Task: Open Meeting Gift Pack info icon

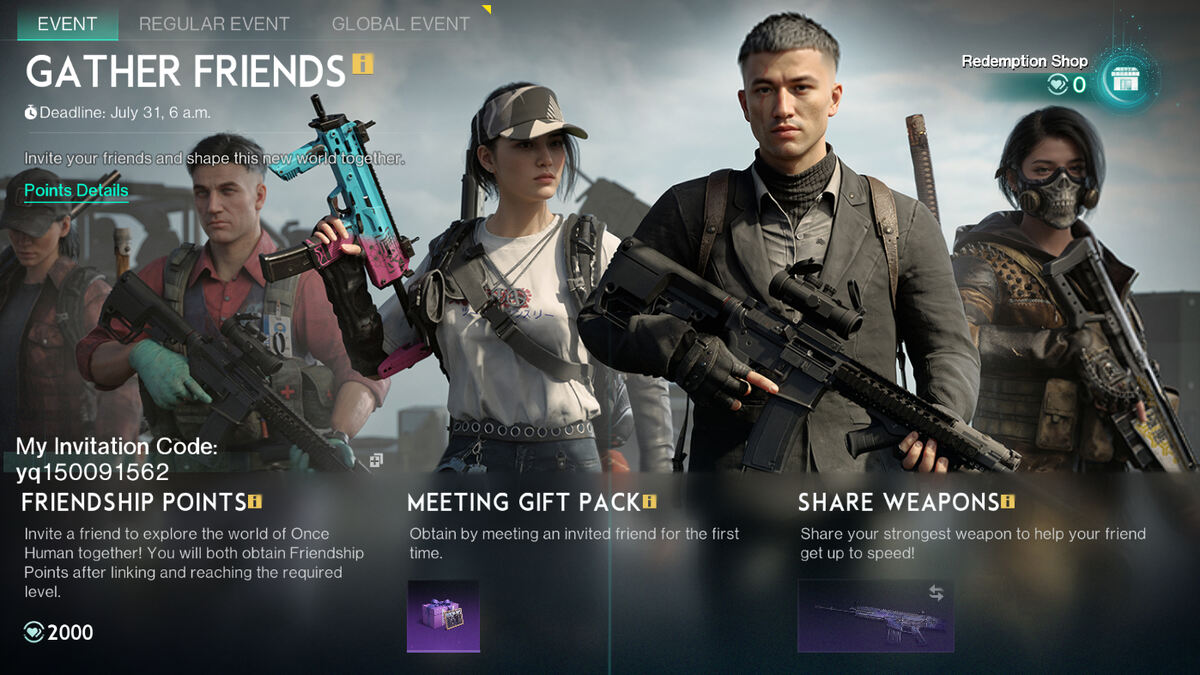Action: click(x=650, y=501)
